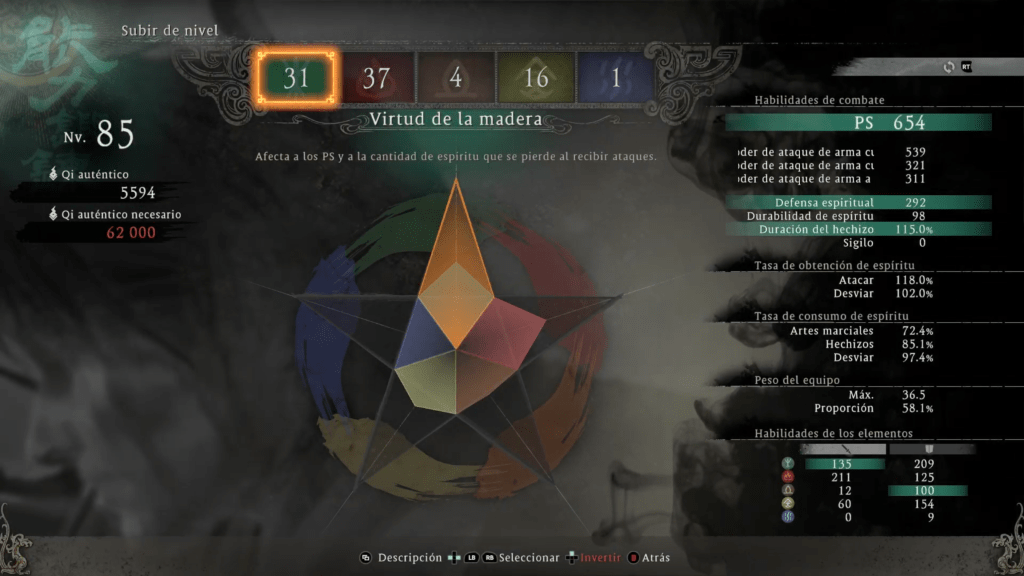Select the blue Water virtue box showing 1

tap(615, 78)
